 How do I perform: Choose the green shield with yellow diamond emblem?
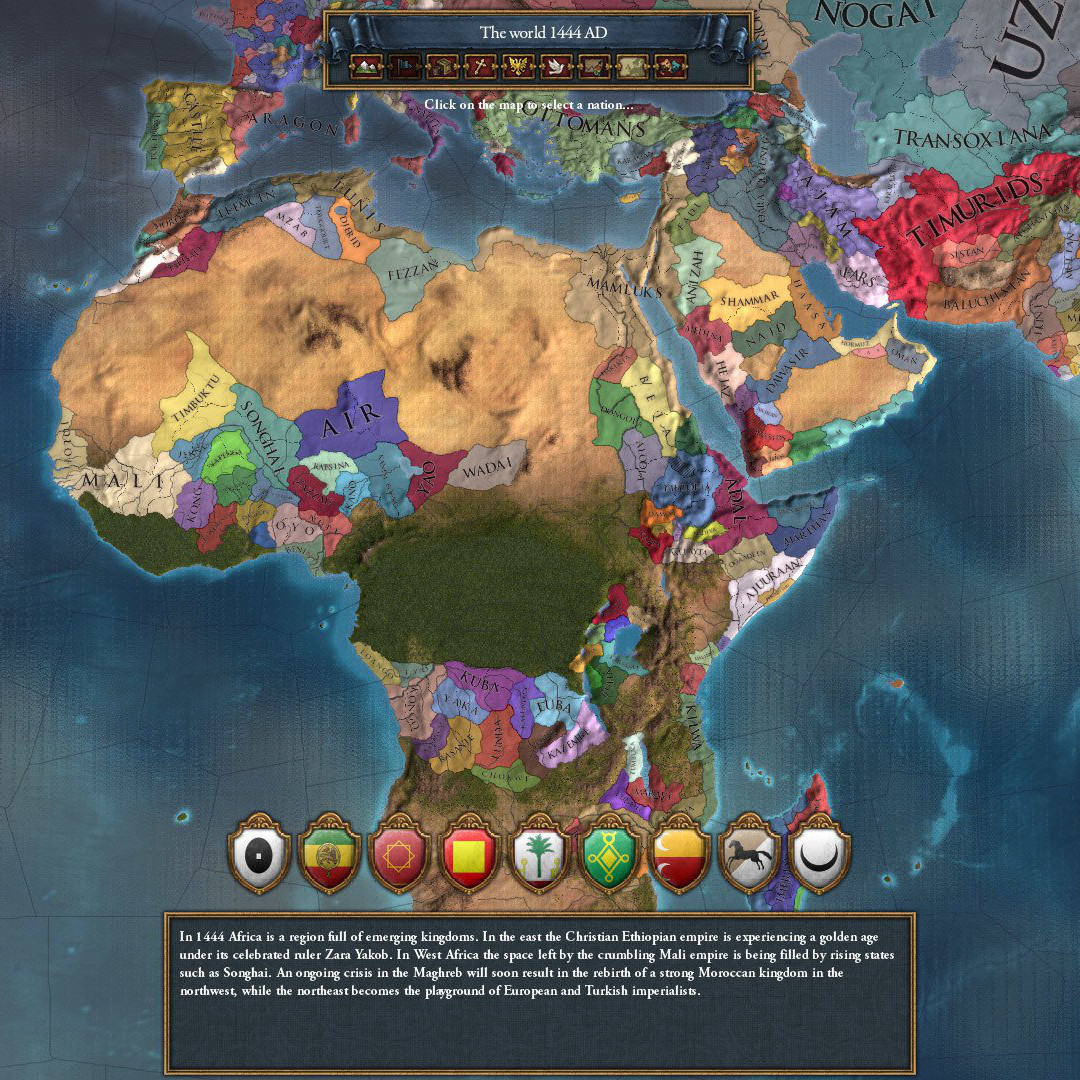[x=610, y=856]
